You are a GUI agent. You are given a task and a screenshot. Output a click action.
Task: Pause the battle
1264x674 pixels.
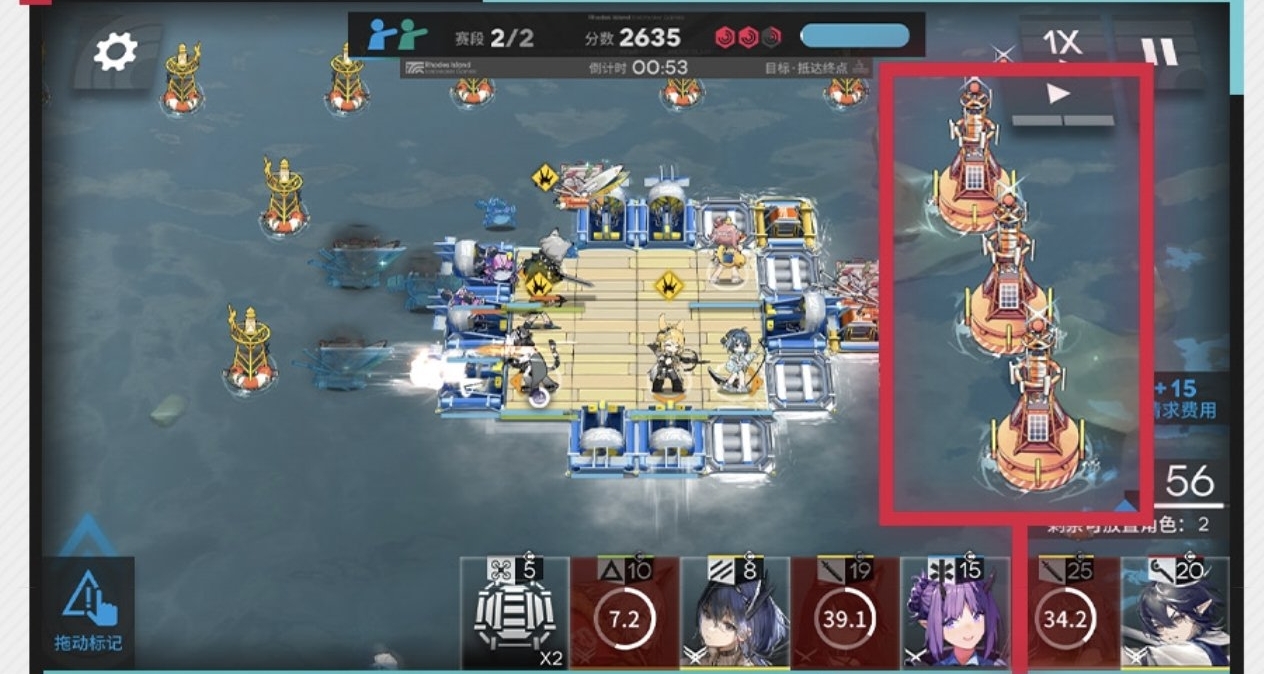pos(1160,51)
